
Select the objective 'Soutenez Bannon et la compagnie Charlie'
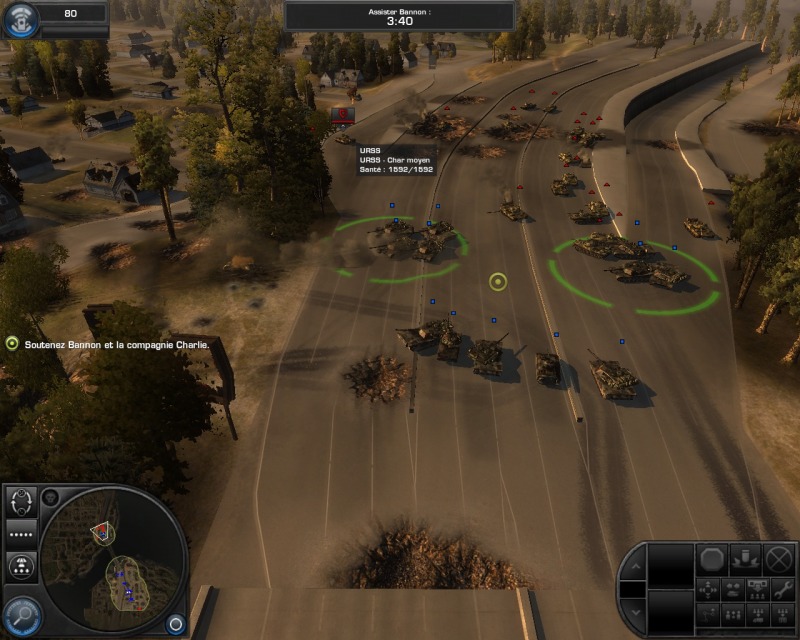[113, 344]
